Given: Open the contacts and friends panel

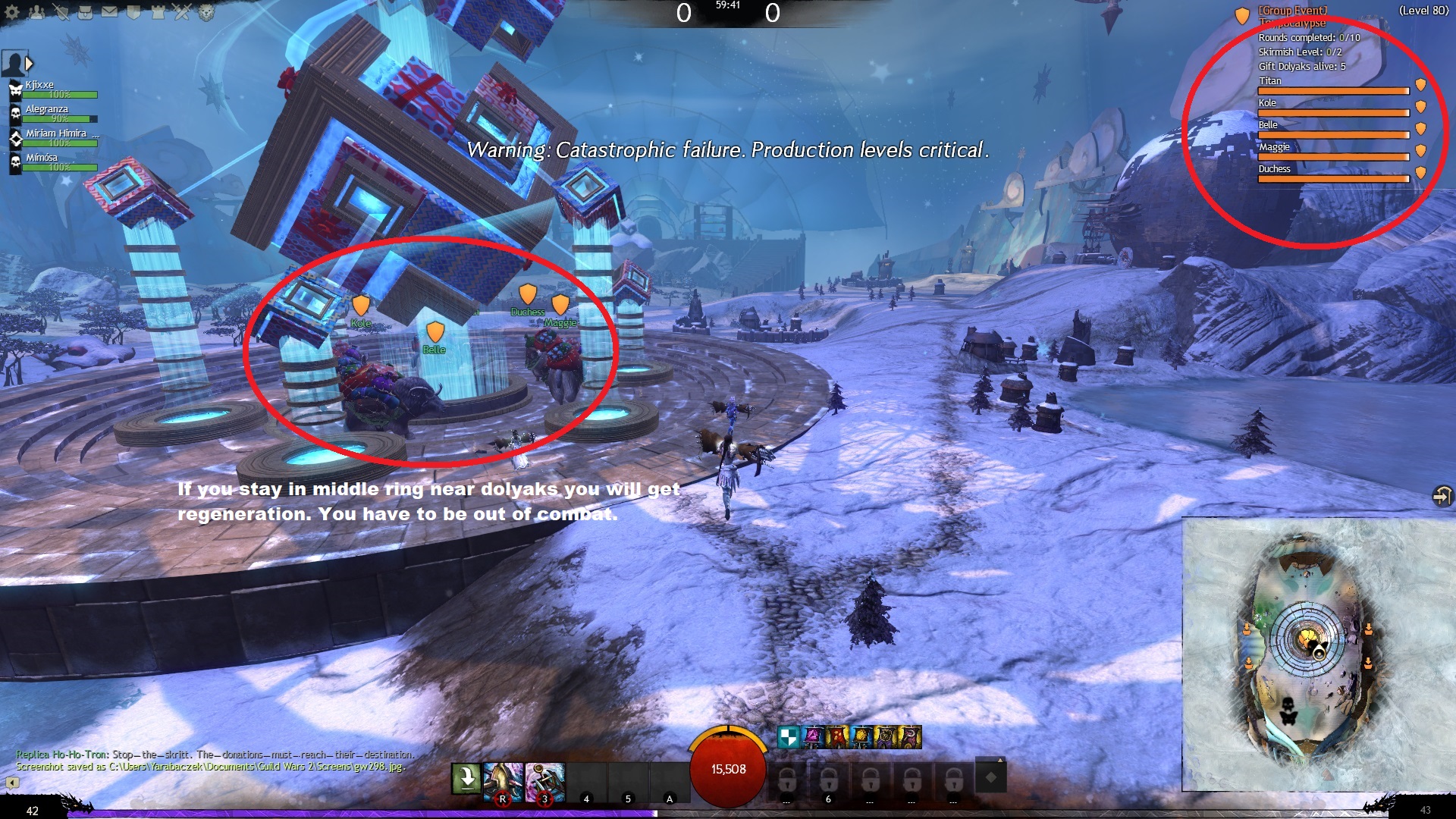Looking at the screenshot, I should coord(36,11).
